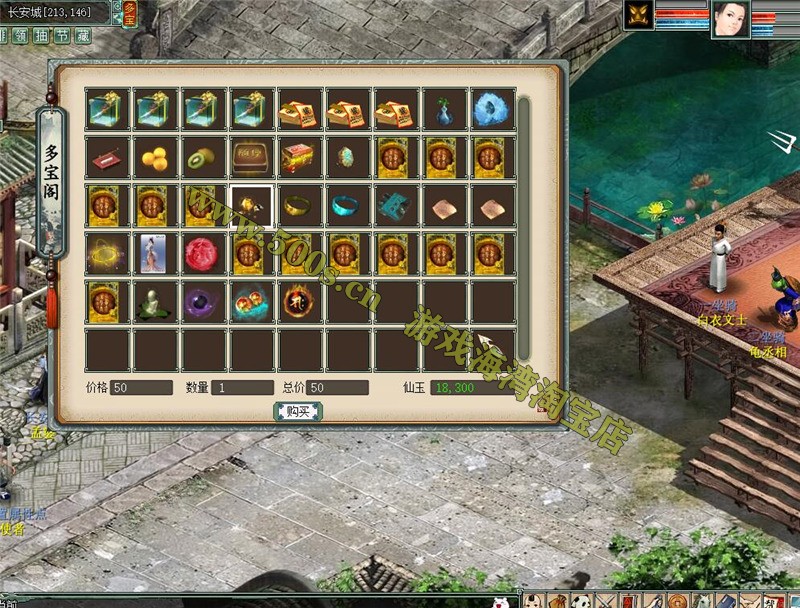Select the red round gem item

coord(205,253)
